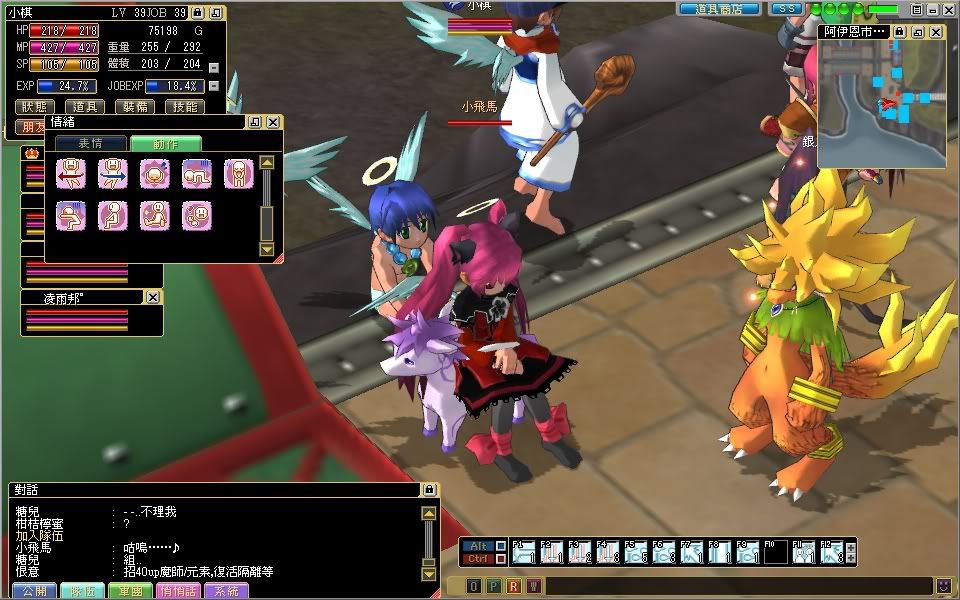Switch to the 表情 expressions tab
Screen dimensions: 960x600
pos(90,143)
